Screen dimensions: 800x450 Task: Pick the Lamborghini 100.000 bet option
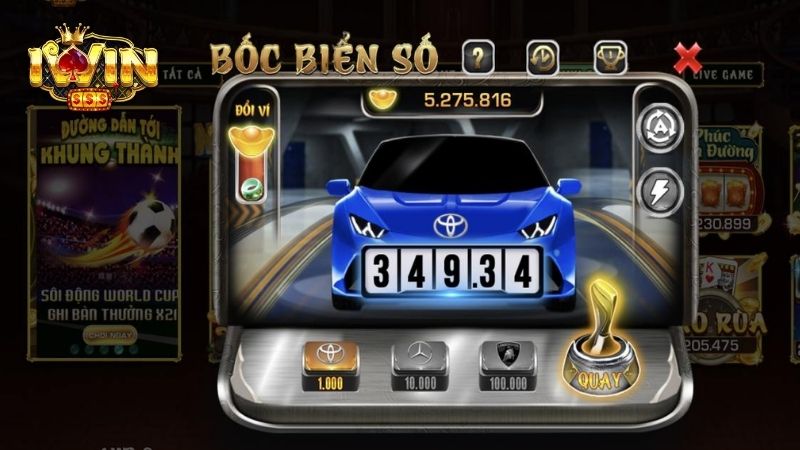click(506, 364)
